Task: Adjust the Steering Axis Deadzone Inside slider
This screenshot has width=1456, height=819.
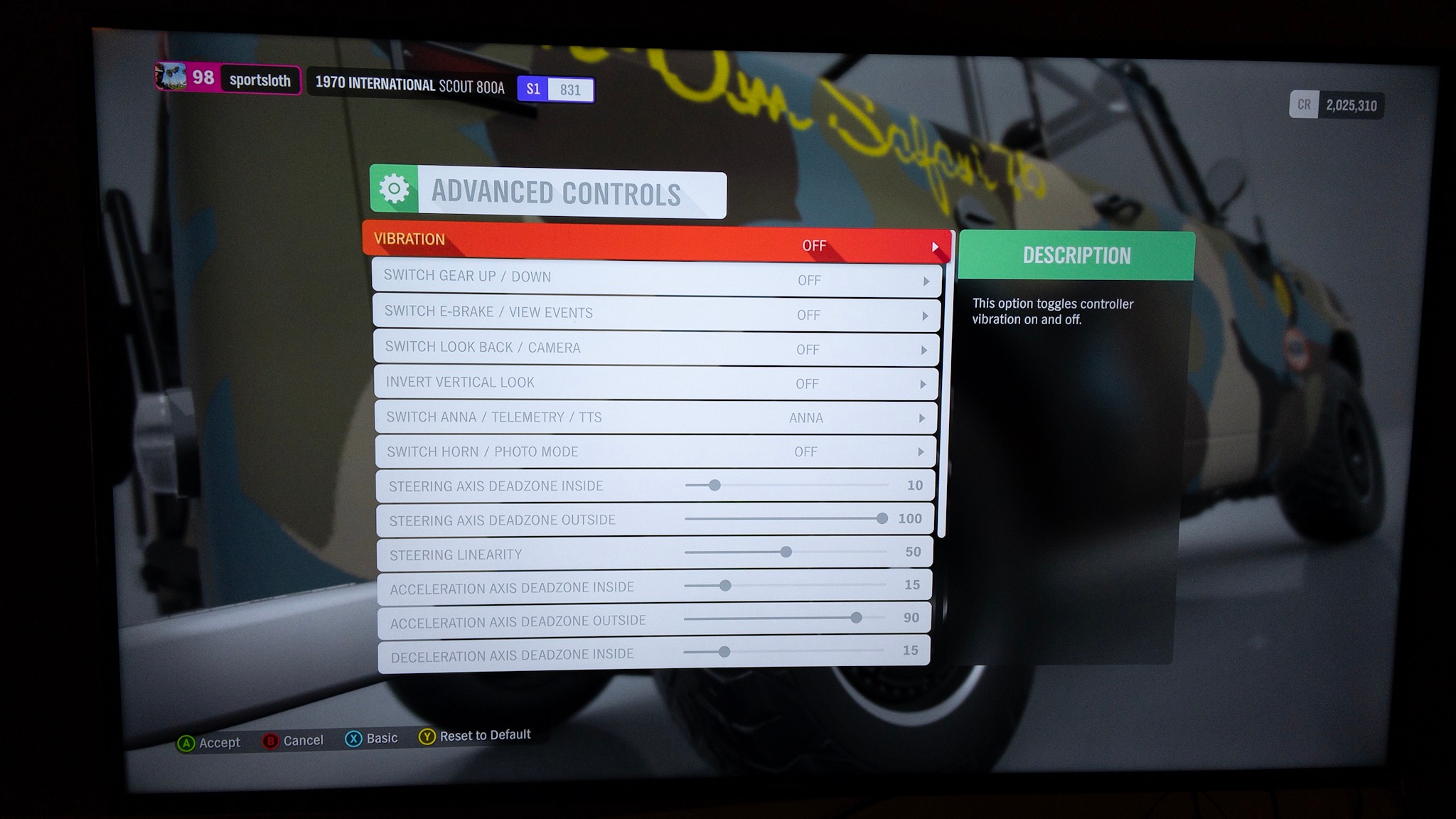Action: click(714, 485)
